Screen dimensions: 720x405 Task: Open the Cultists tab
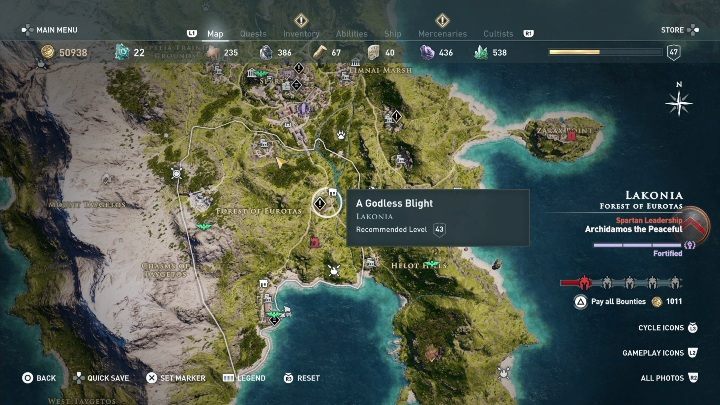tap(497, 34)
